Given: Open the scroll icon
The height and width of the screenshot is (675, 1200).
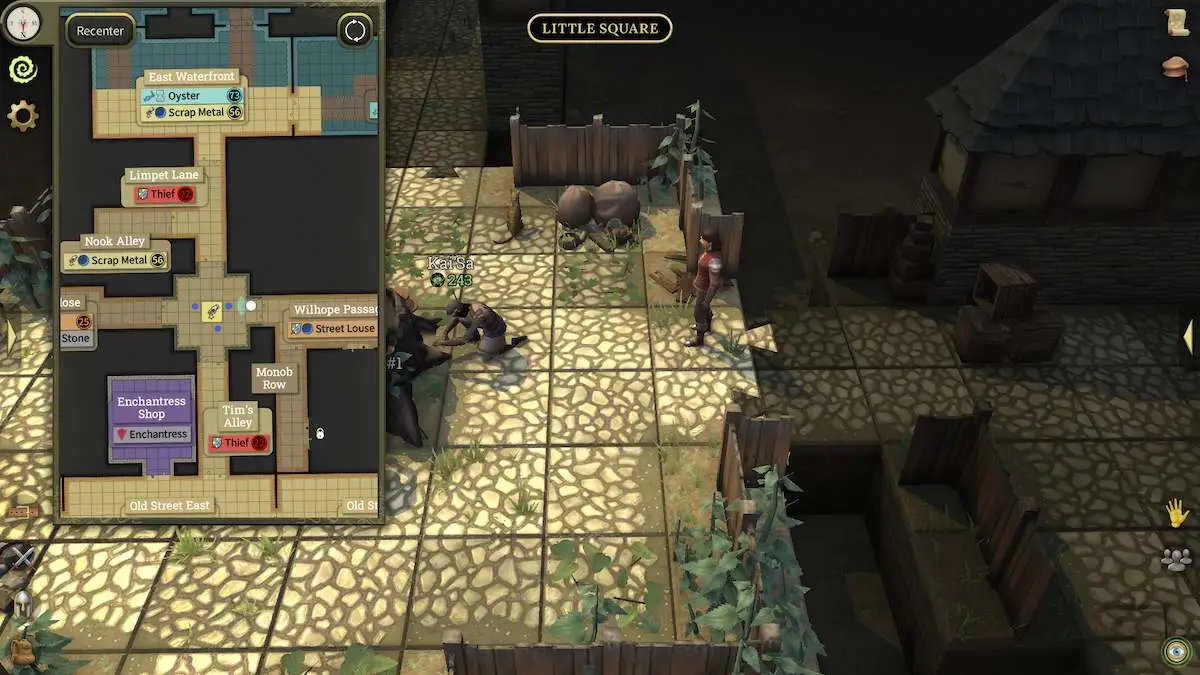Looking at the screenshot, I should 1177,22.
